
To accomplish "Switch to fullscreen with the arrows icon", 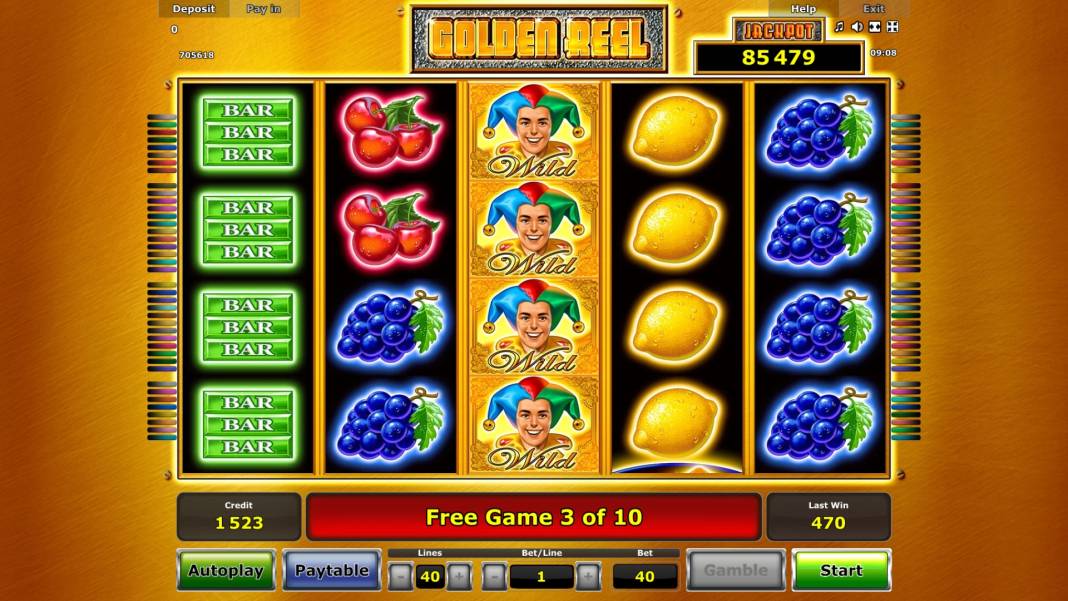I will tap(893, 27).
